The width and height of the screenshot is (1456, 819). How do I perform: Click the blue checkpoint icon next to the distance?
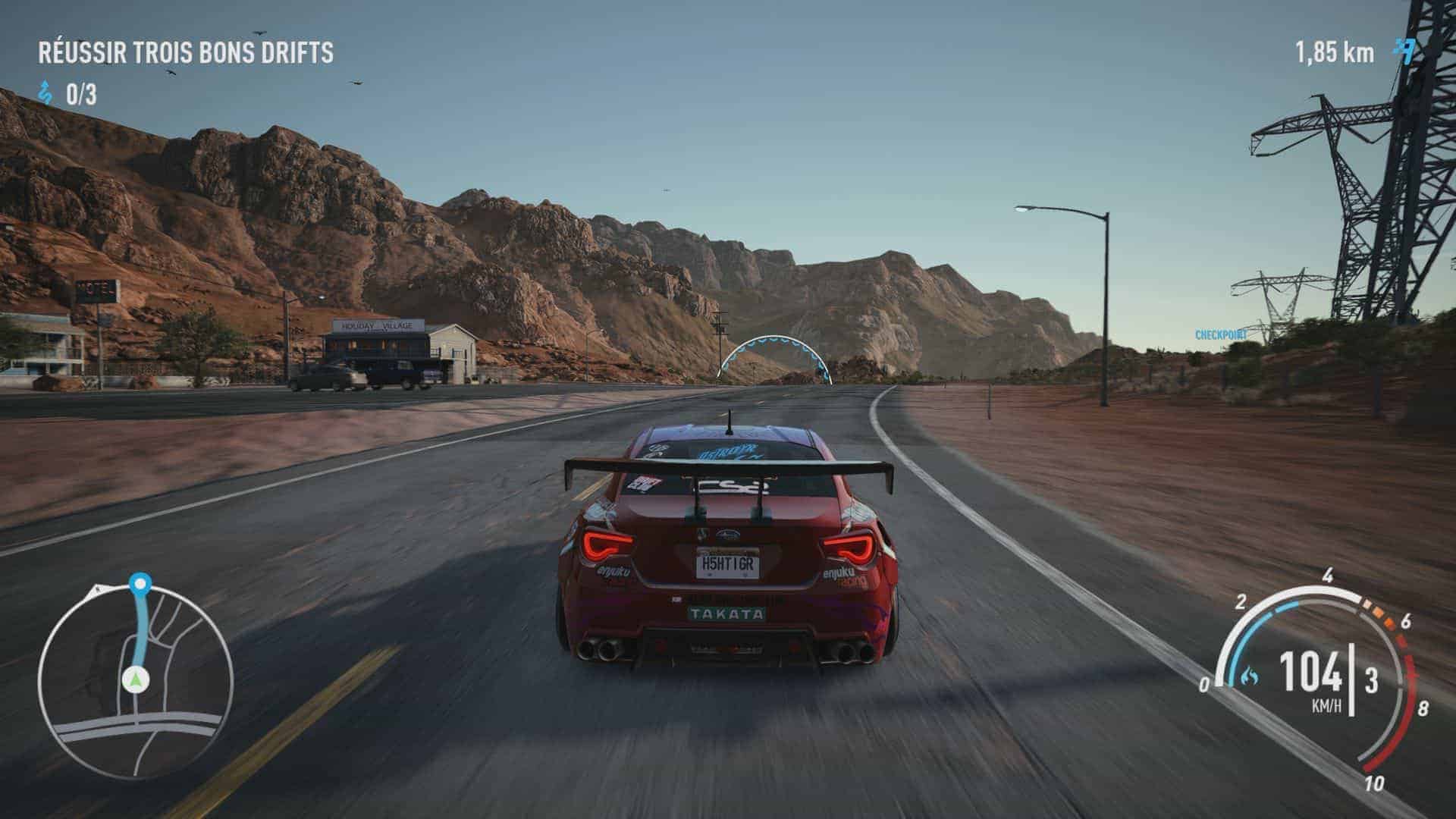pyautogui.click(x=1404, y=52)
